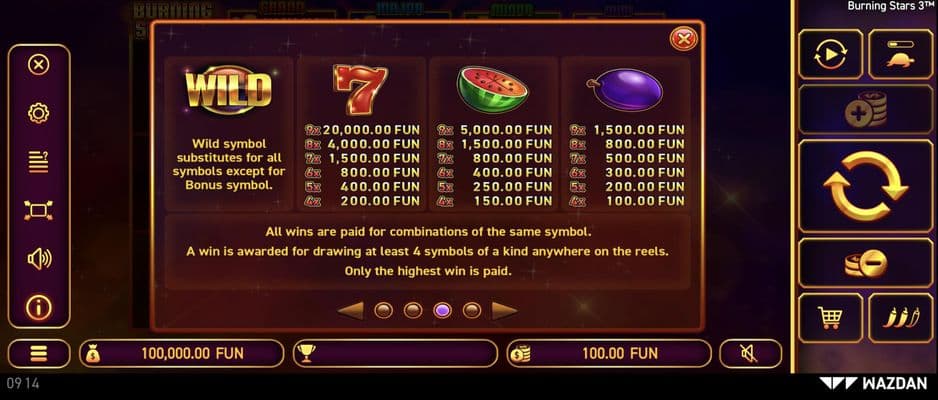938x400 pixels.
Task: Select the last paytable page dot
Action: (x=472, y=310)
